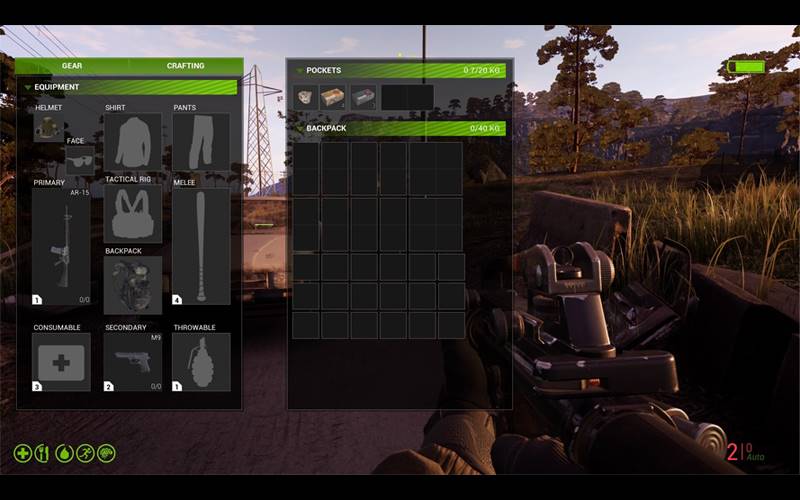This screenshot has width=800, height=500.
Task: Collapse the Backpack section header
Action: pyautogui.click(x=299, y=128)
